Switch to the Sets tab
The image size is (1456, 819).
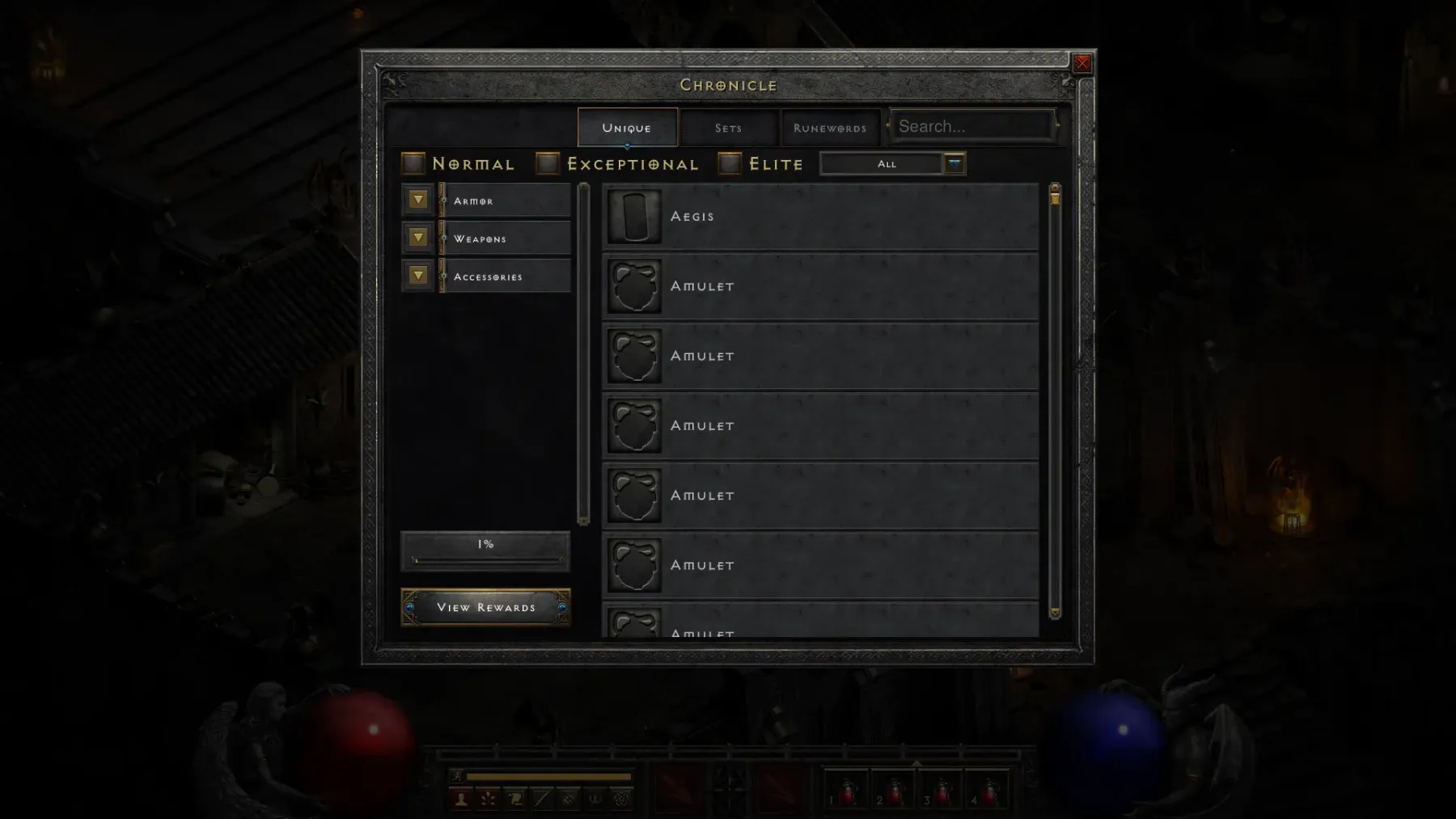(x=728, y=128)
